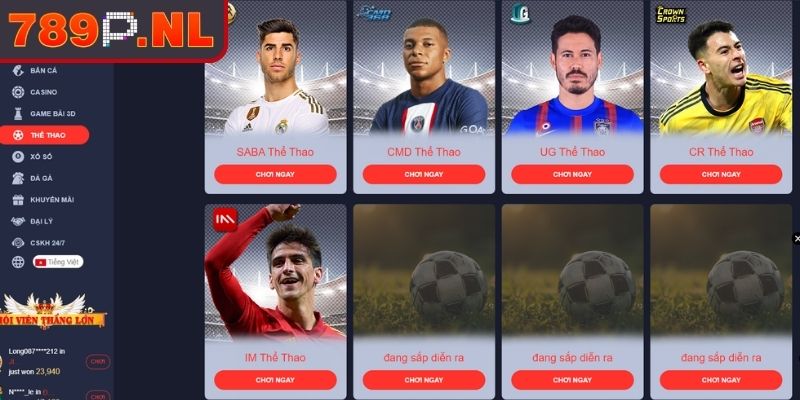800x400 pixels.
Task: Select the Crown Sports card image
Action: pos(721,70)
